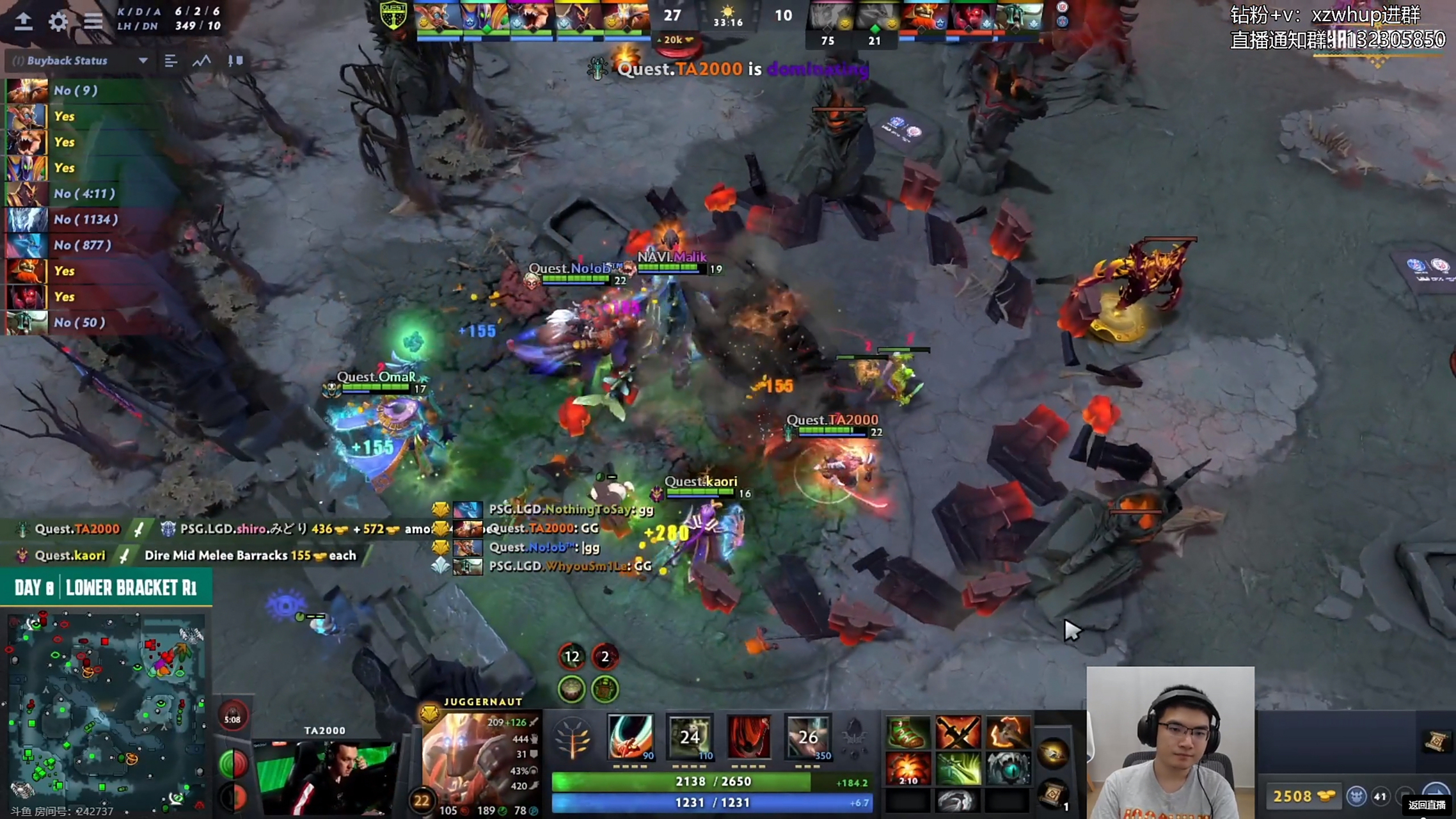Switch to the line graph stats view
Viewport: 1456px width, 819px height.
(x=202, y=61)
